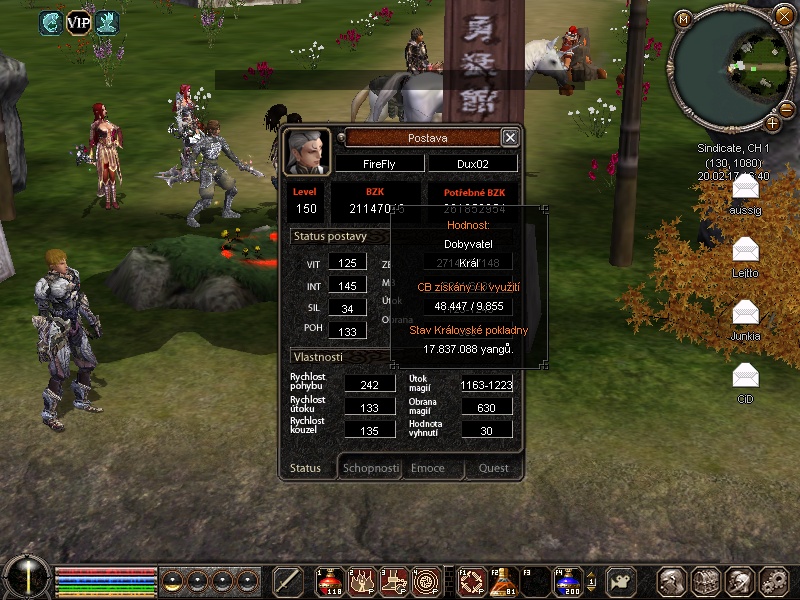The image size is (800, 600).
Task: Open the minimap's M map button
Action: 683,19
